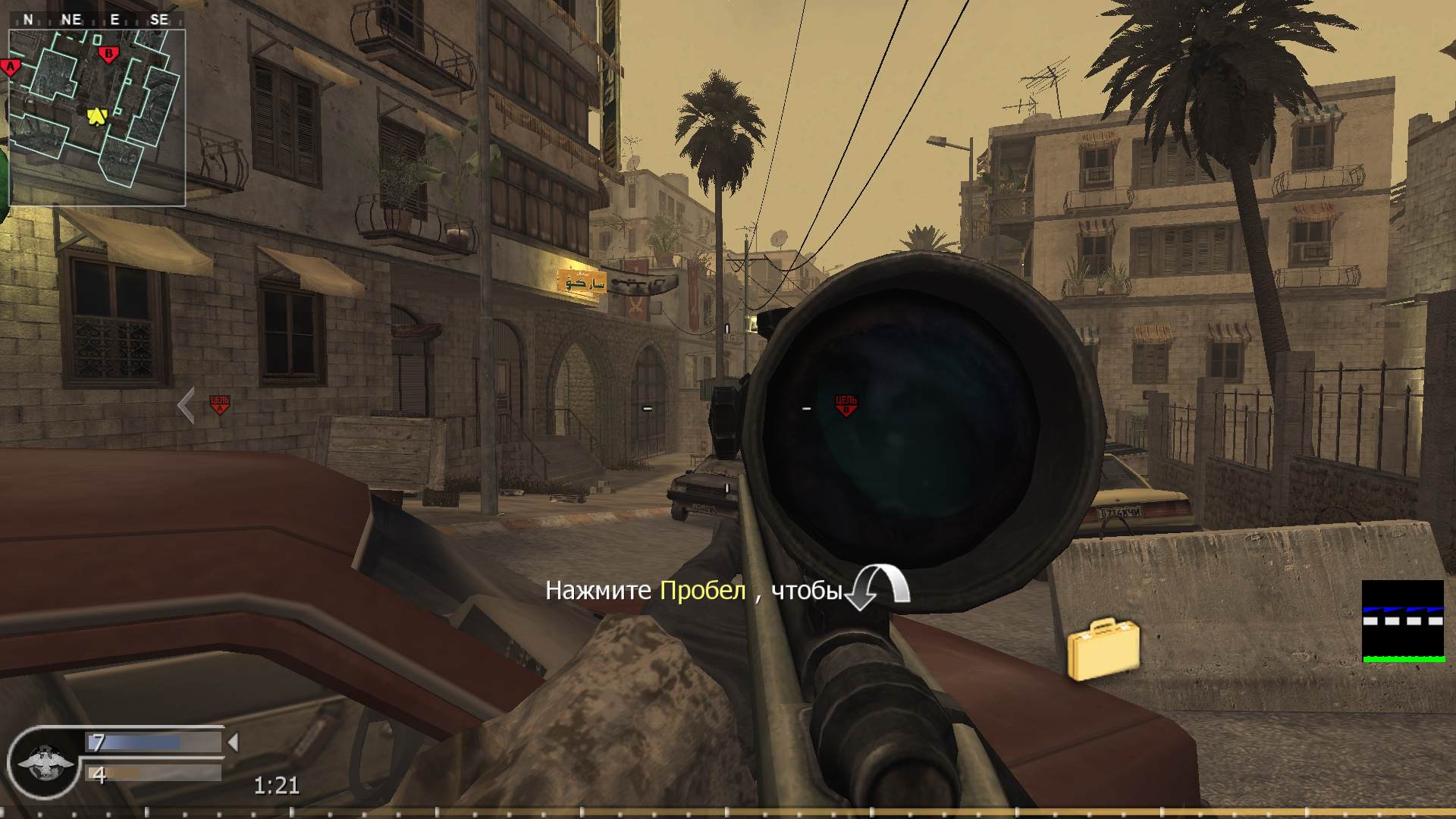This screenshot has width=1456, height=819.
Task: Open the compass strip above the minimap
Action: point(93,20)
